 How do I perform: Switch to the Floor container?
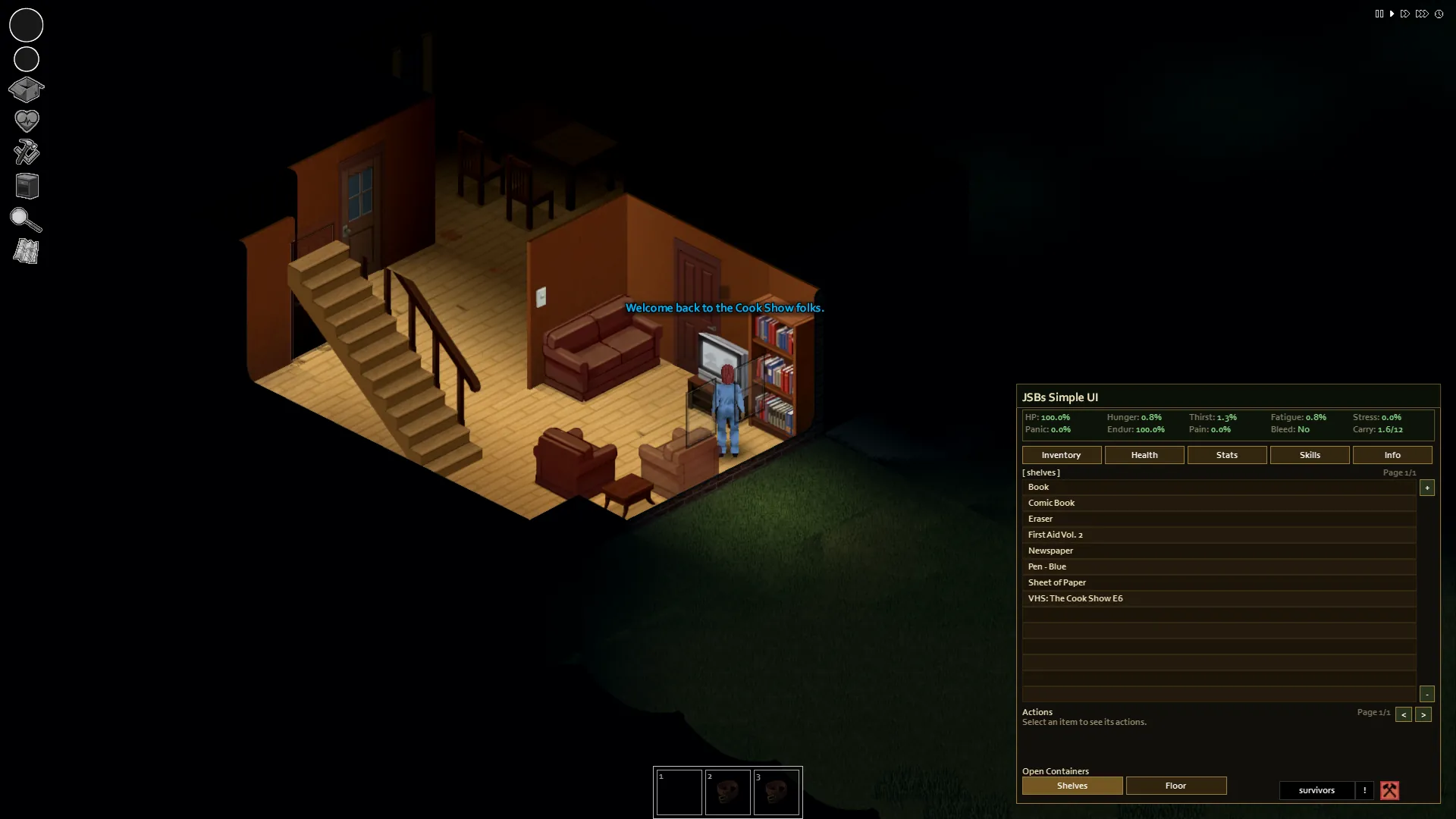point(1175,786)
